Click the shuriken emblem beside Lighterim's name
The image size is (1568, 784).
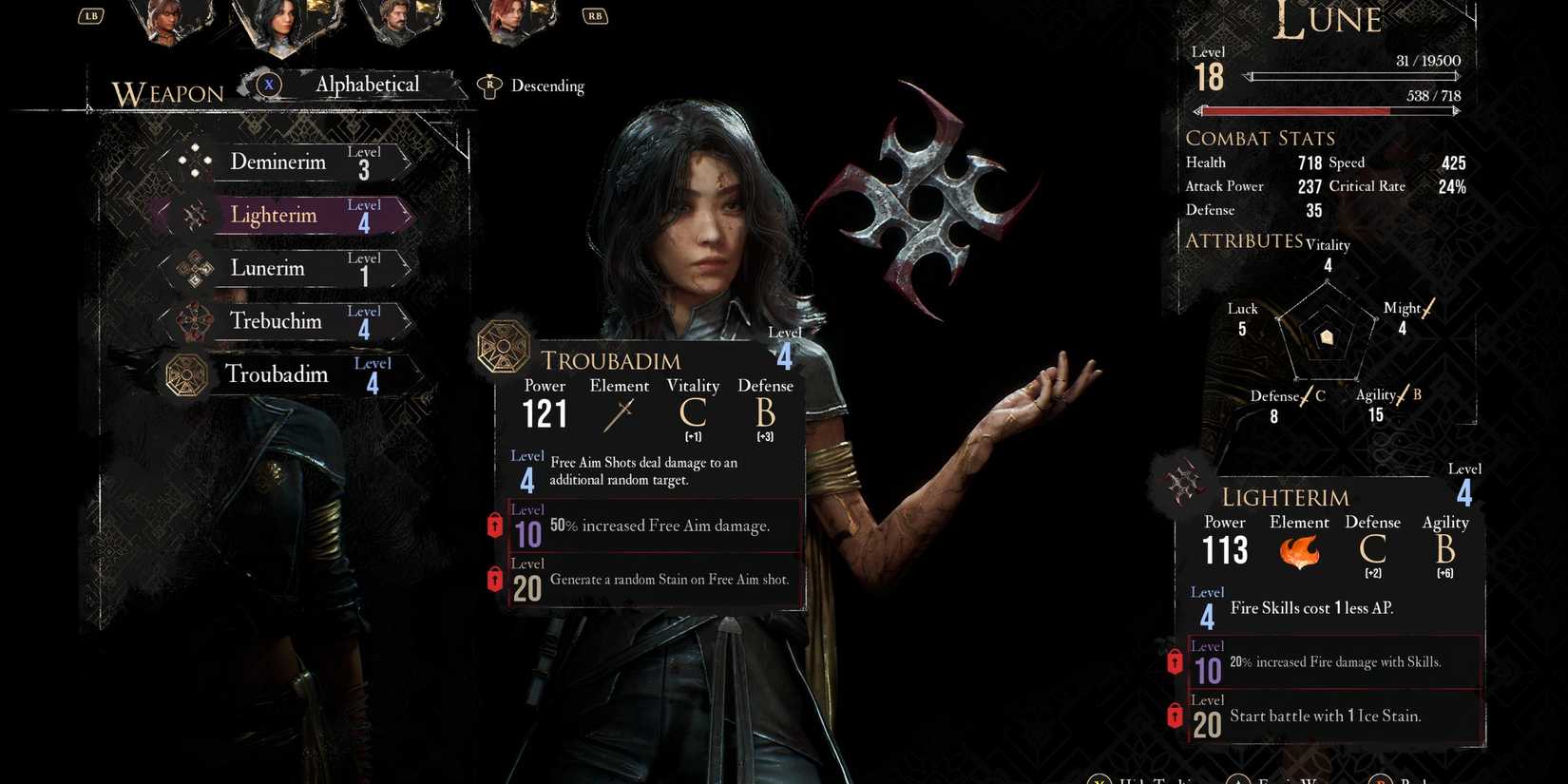tap(1181, 483)
